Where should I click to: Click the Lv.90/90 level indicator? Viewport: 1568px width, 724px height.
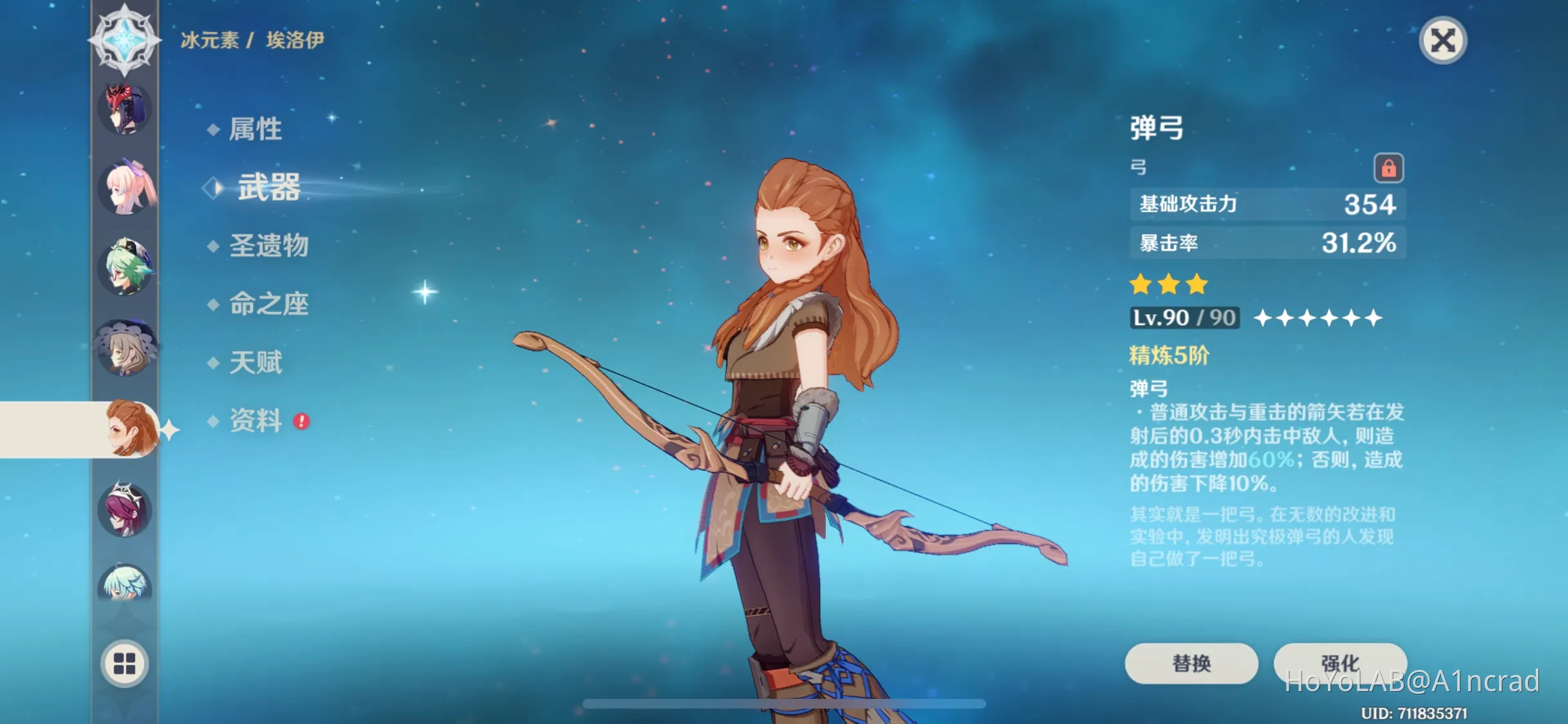(1183, 317)
